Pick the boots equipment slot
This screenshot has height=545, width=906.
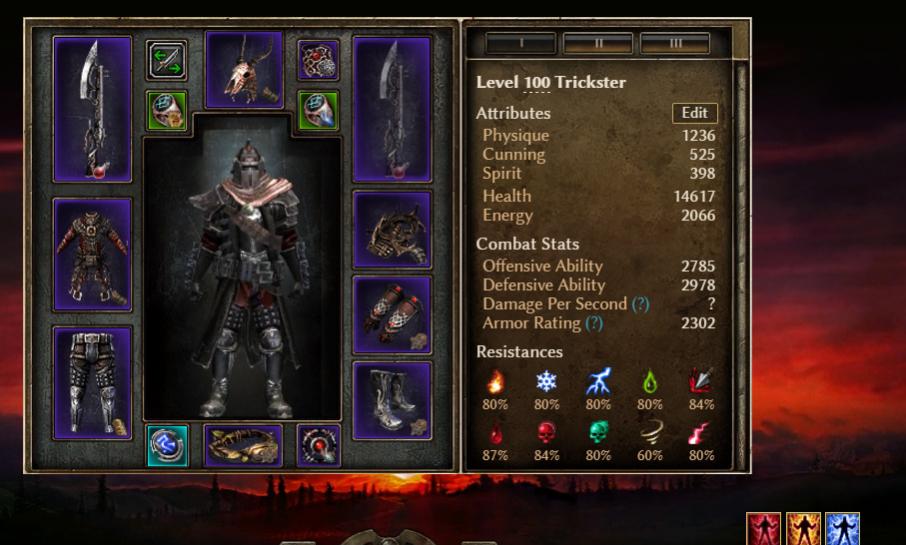[x=392, y=400]
